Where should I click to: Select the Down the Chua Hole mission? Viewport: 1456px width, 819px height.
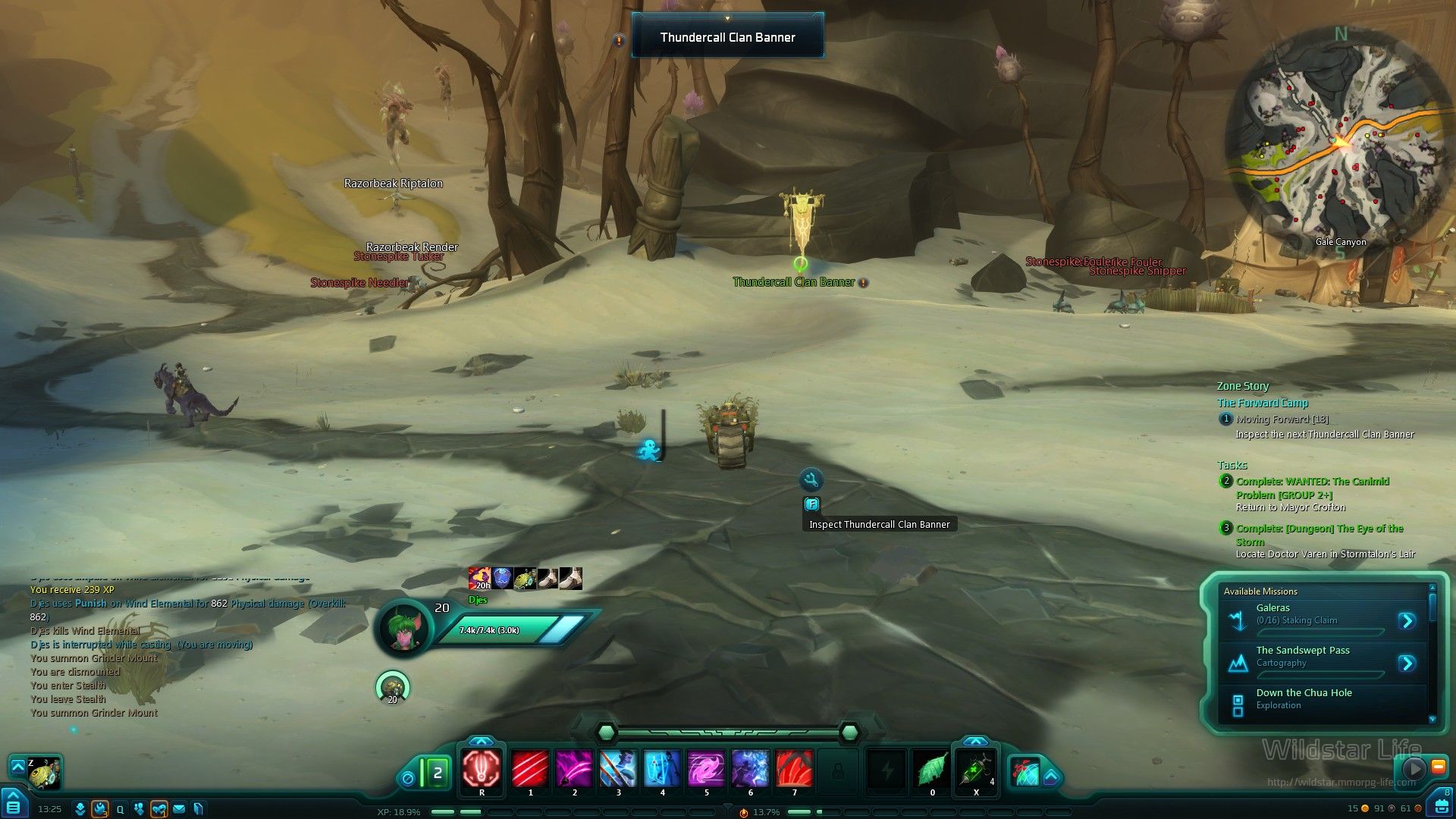point(1304,698)
